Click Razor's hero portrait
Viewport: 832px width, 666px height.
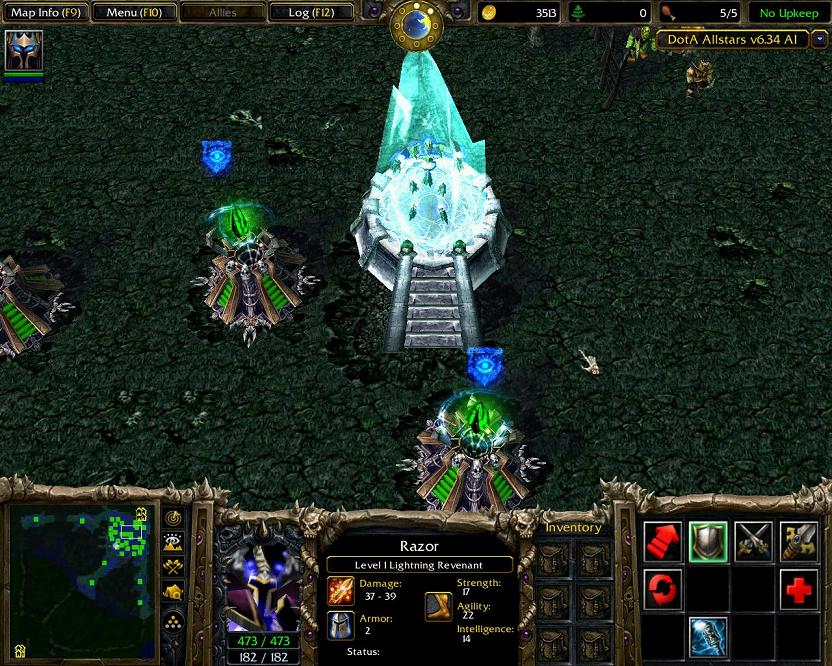tap(259, 580)
